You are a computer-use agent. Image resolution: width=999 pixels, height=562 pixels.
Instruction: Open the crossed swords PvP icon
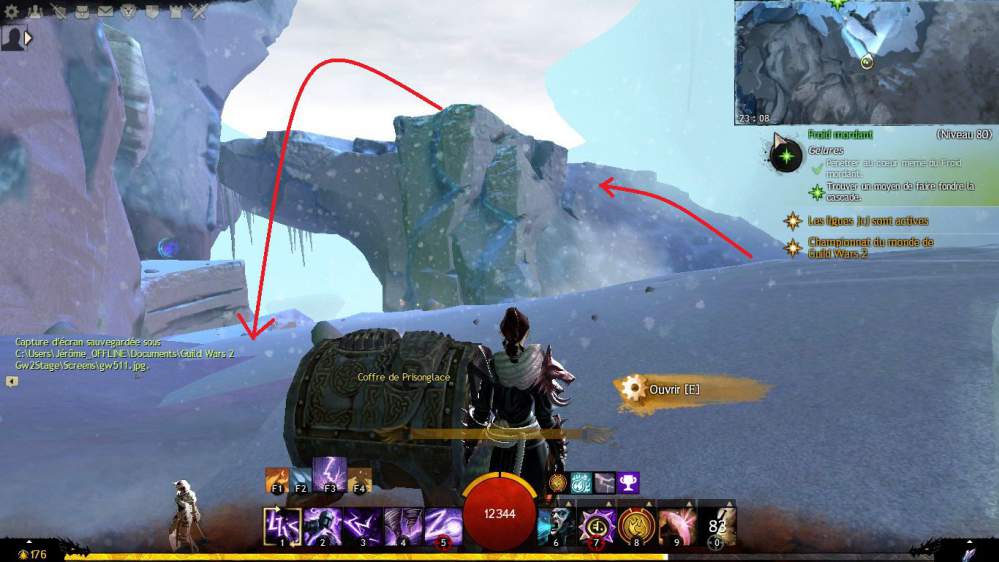click(x=199, y=12)
